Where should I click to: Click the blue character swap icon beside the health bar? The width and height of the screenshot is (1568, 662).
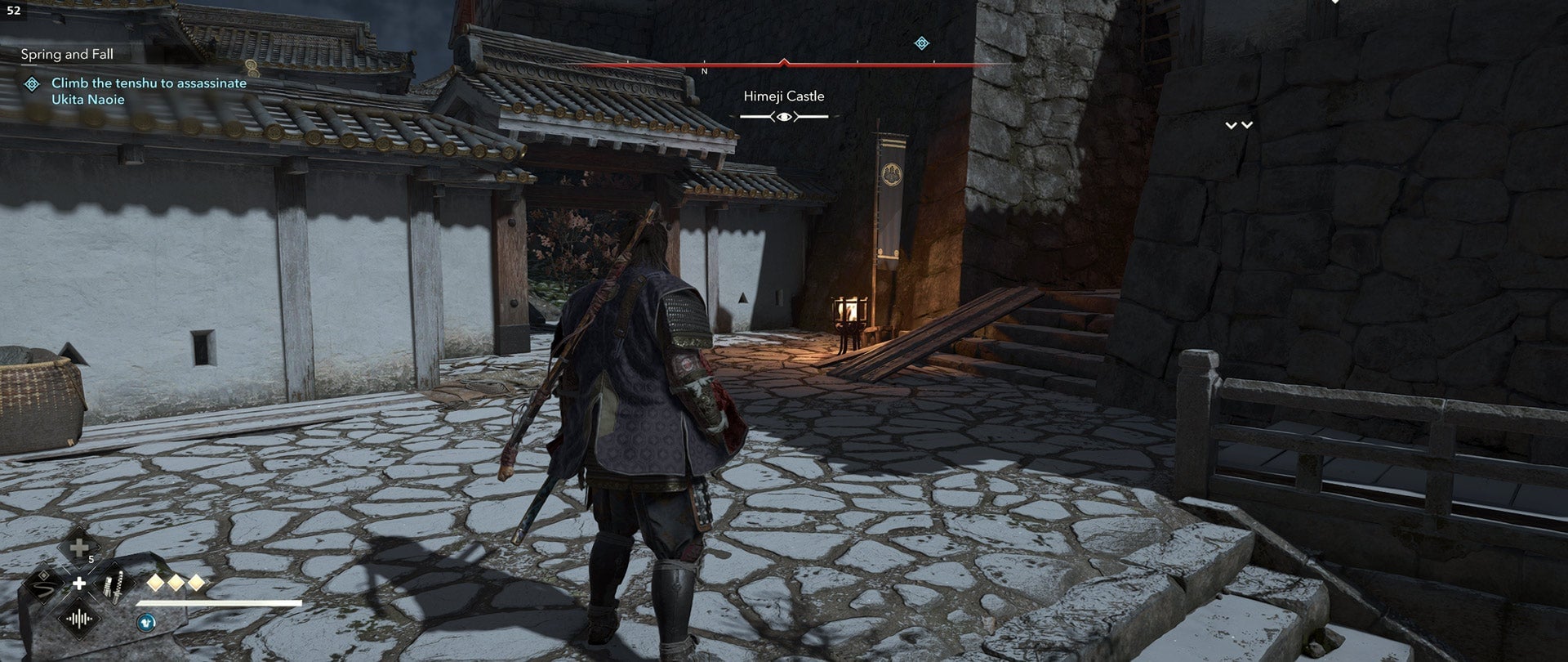(145, 622)
